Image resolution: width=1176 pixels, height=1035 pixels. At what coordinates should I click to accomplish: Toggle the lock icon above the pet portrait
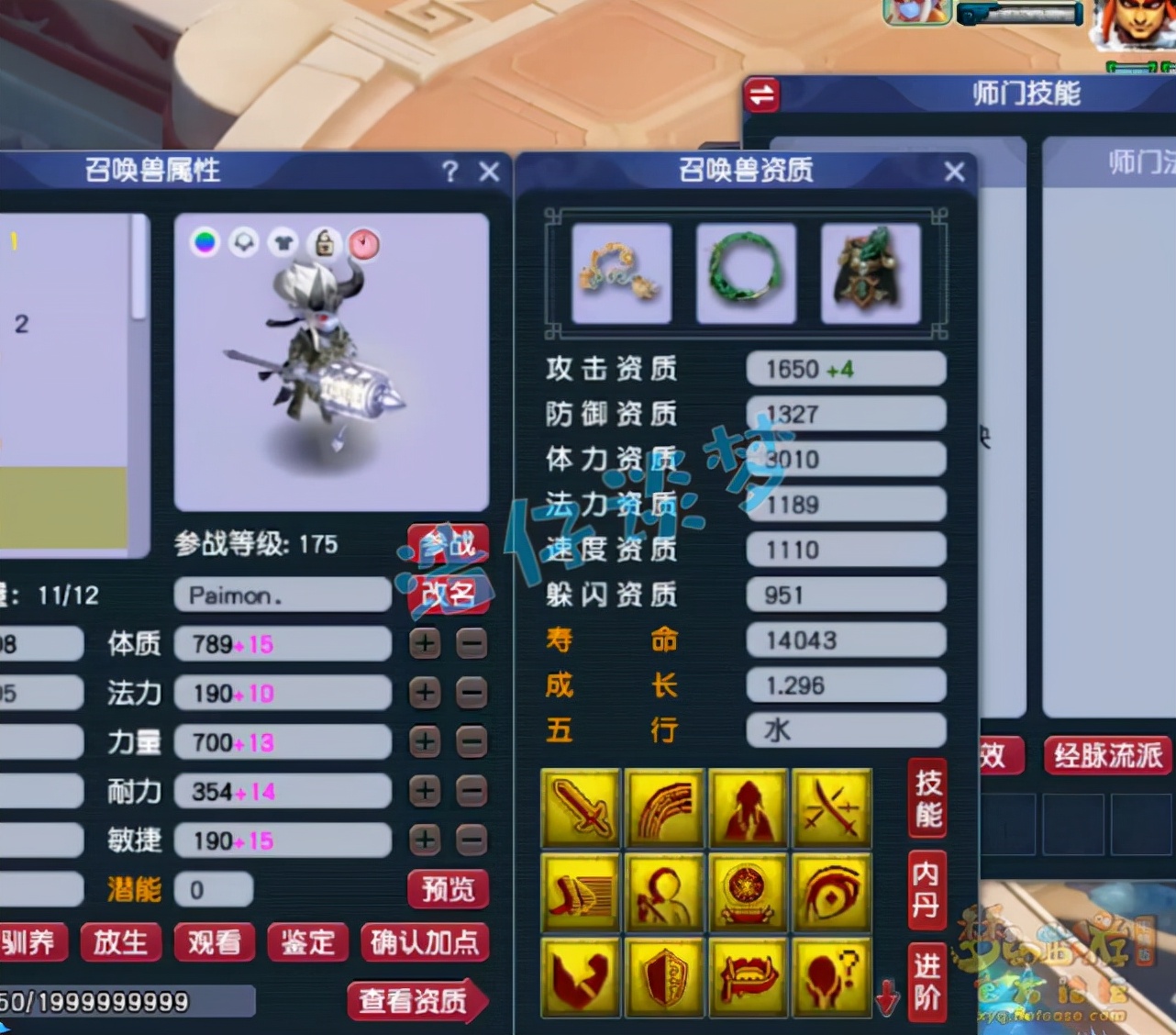[326, 244]
